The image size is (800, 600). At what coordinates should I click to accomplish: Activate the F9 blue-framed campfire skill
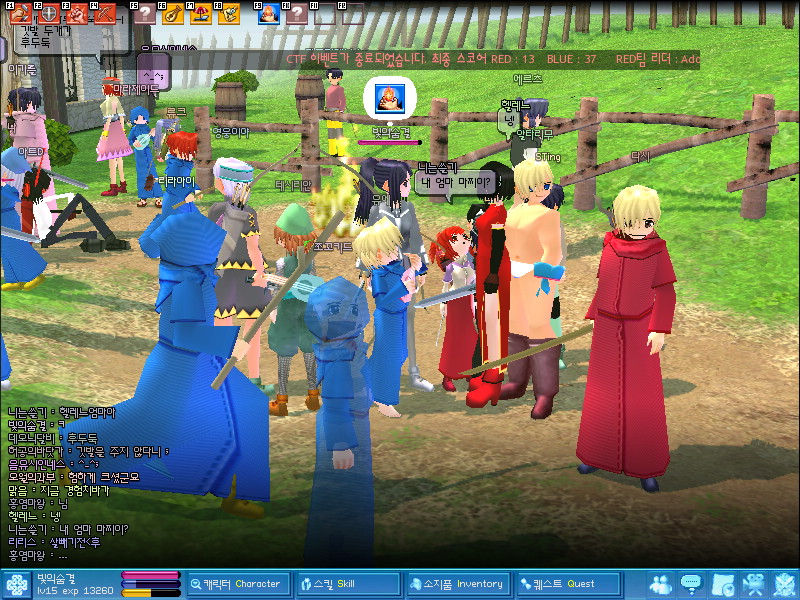point(268,14)
